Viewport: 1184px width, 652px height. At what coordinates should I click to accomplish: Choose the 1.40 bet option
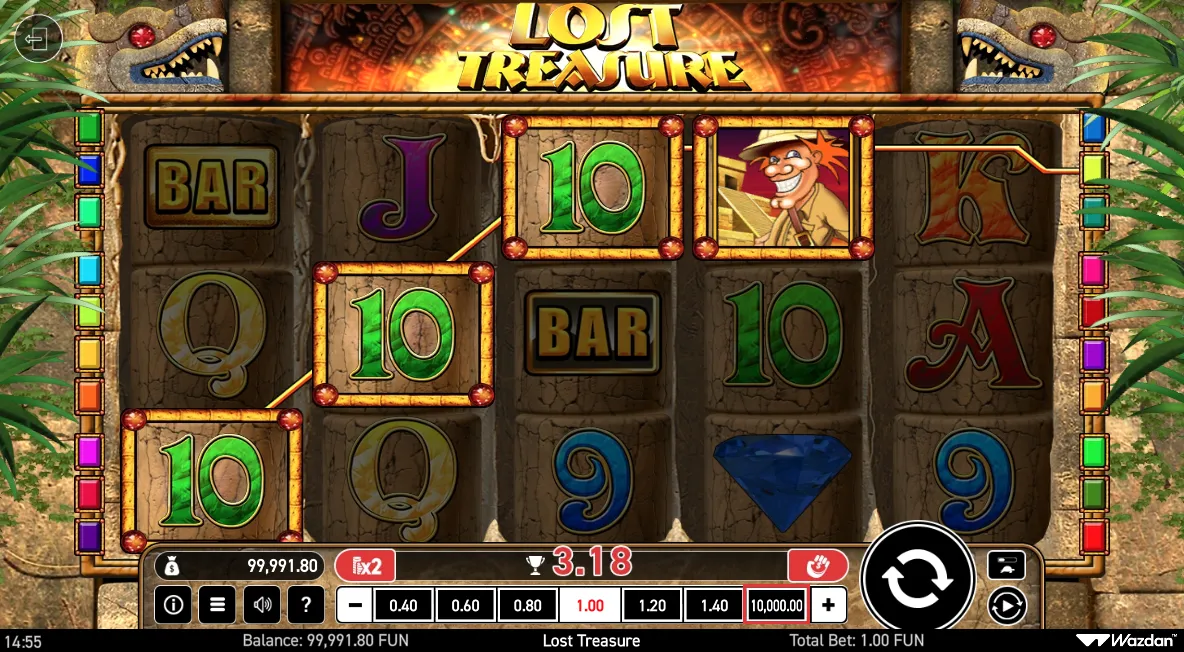coord(714,605)
